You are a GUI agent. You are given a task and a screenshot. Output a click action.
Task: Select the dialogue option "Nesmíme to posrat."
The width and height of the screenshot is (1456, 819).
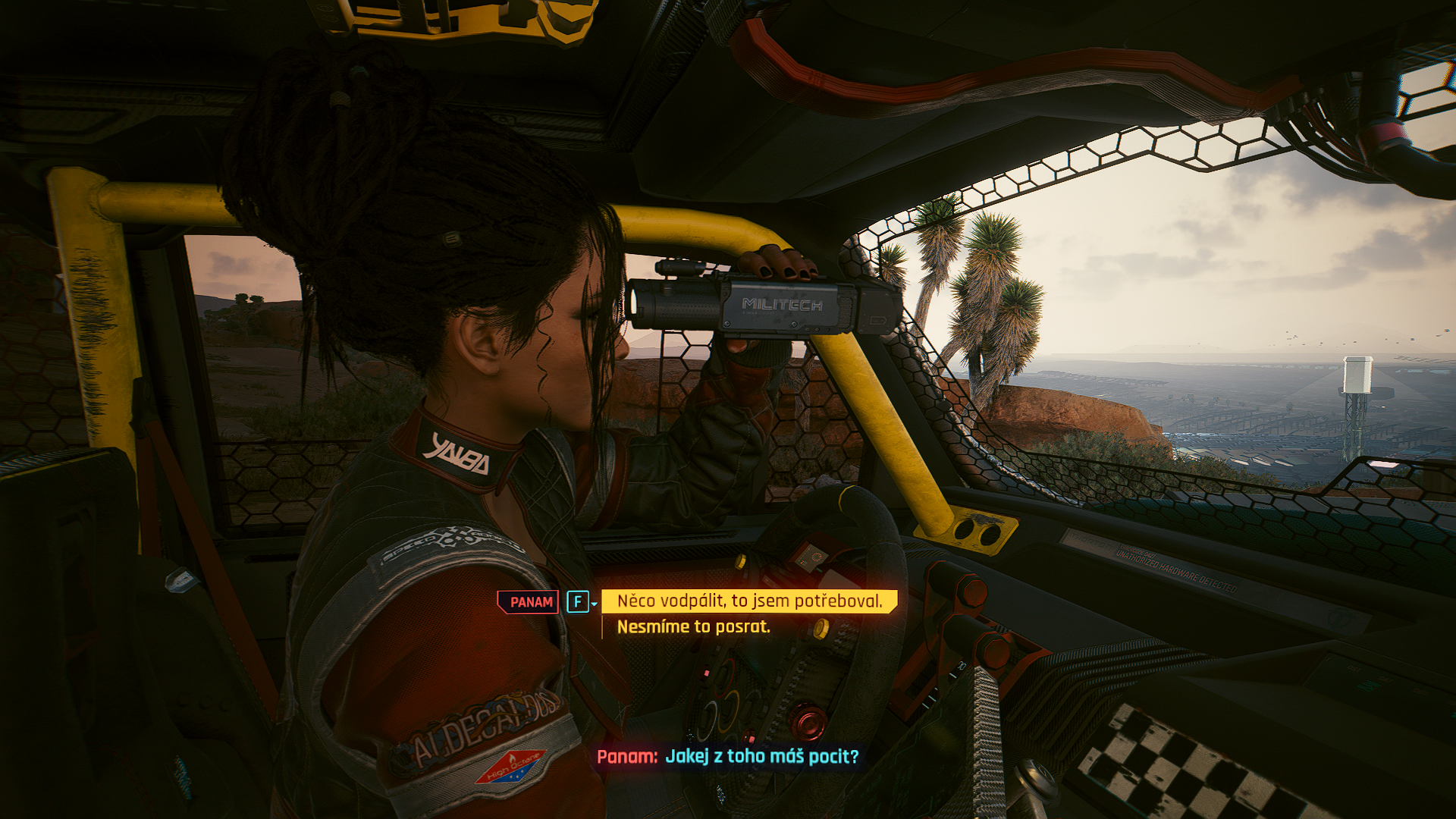693,627
